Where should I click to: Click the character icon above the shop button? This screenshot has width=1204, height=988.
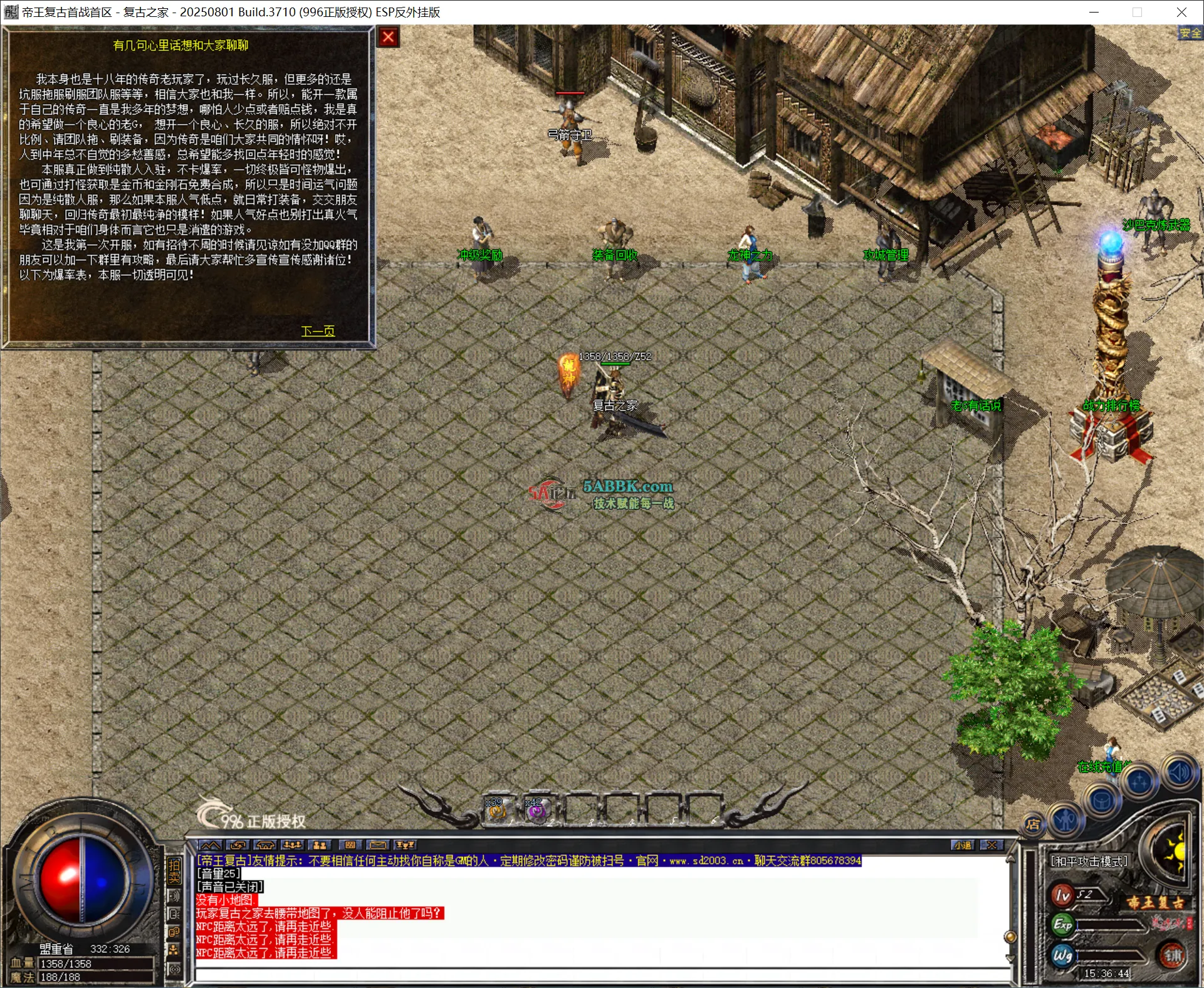coord(1064,821)
